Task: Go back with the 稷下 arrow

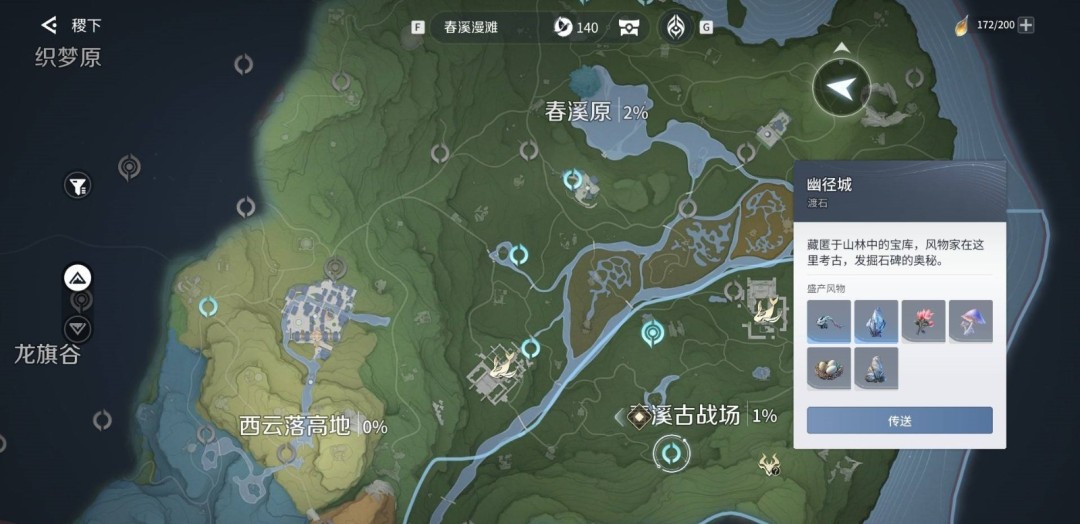Action: pos(50,24)
